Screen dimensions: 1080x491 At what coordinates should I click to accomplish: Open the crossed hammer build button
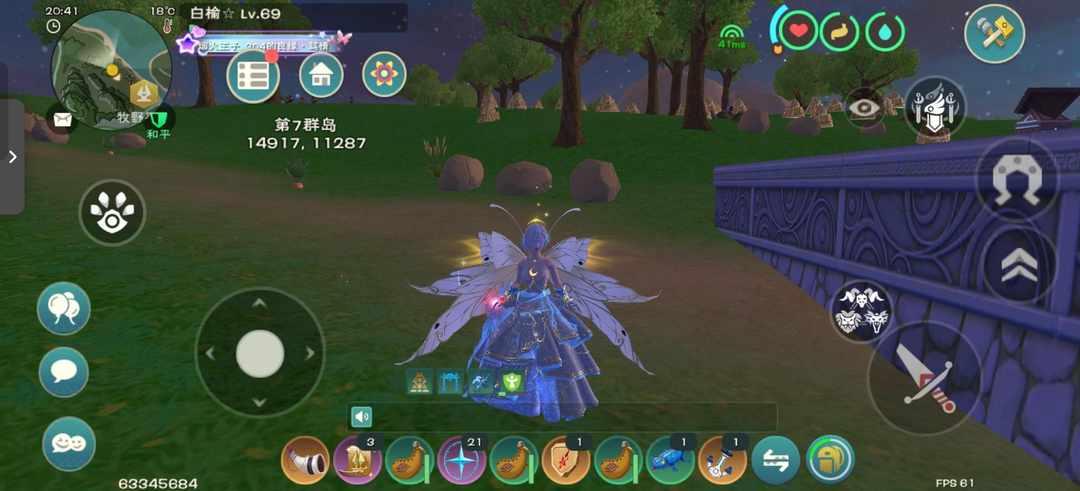tap(994, 34)
